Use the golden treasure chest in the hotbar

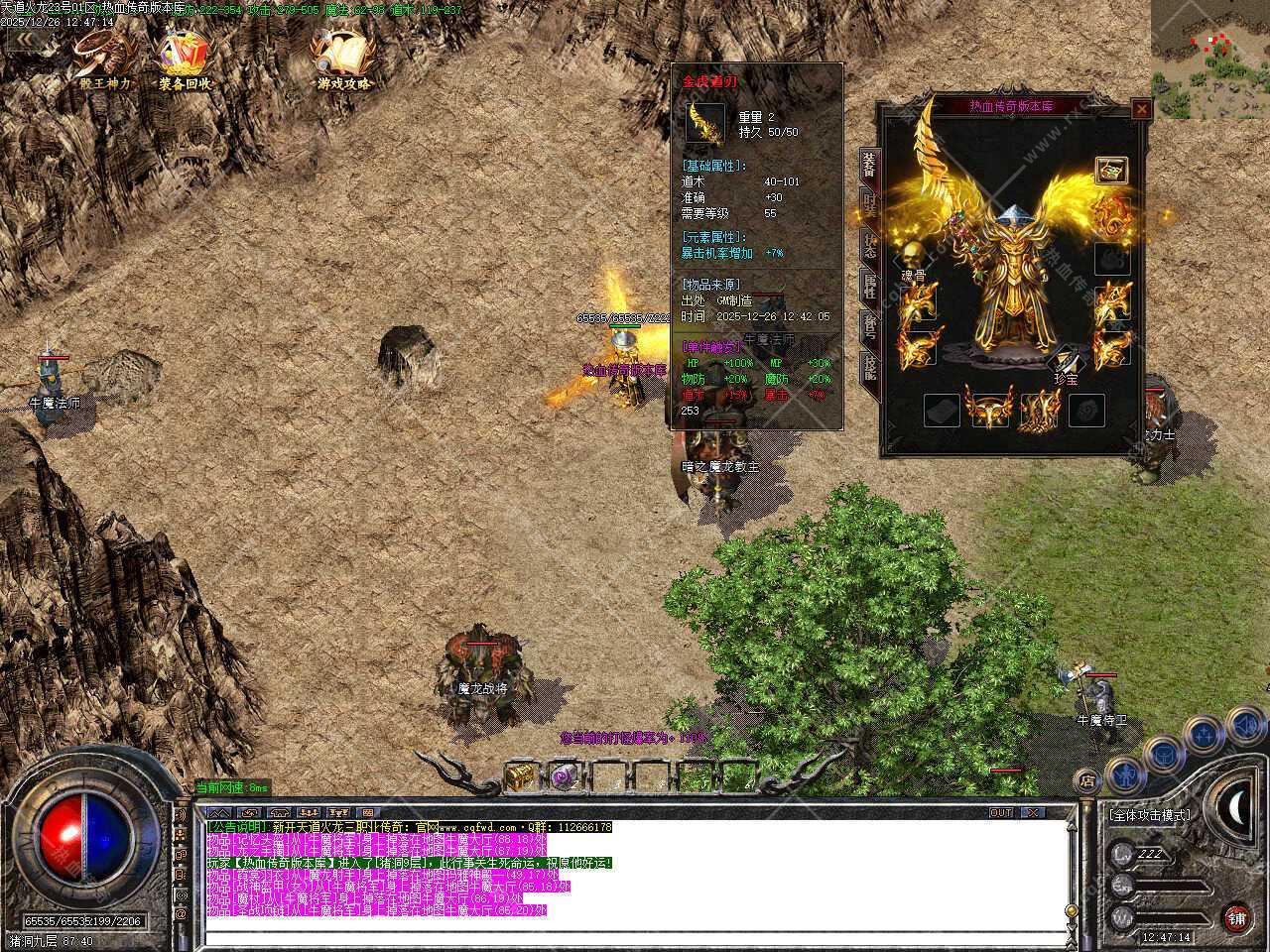[x=520, y=776]
